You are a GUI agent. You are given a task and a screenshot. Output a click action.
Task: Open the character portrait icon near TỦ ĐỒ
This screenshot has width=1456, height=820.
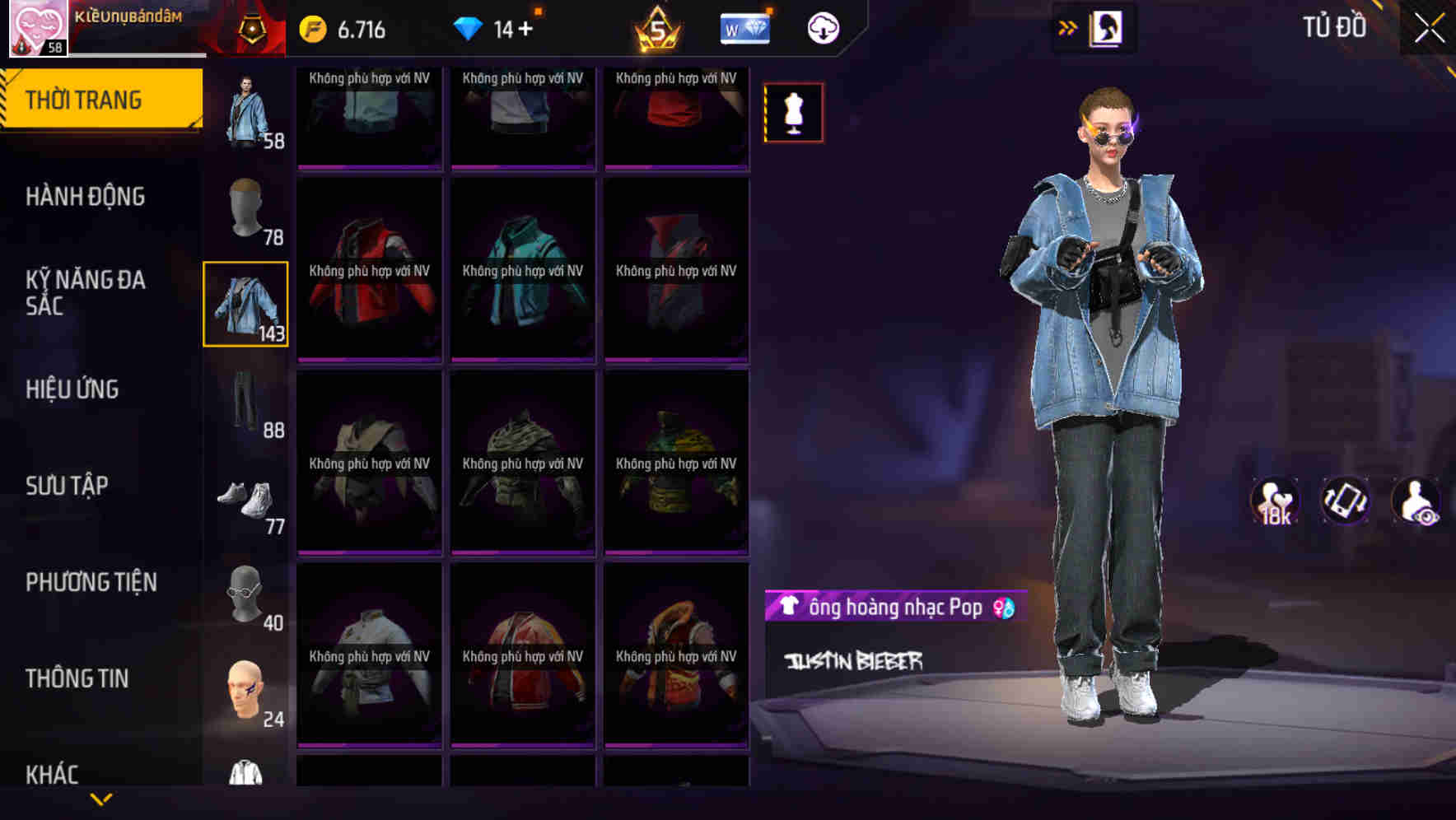coord(1105,27)
